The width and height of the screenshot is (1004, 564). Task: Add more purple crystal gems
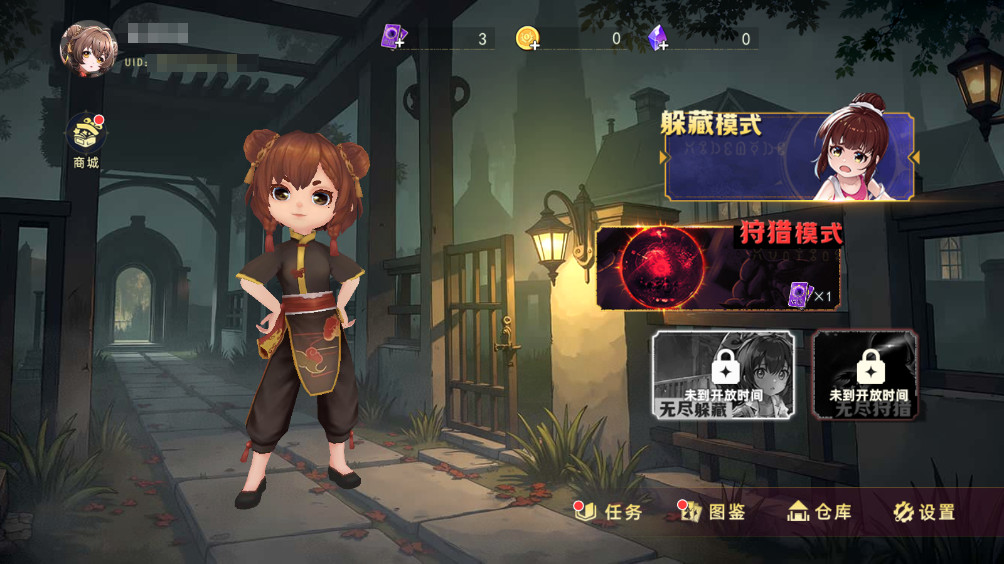pos(658,39)
